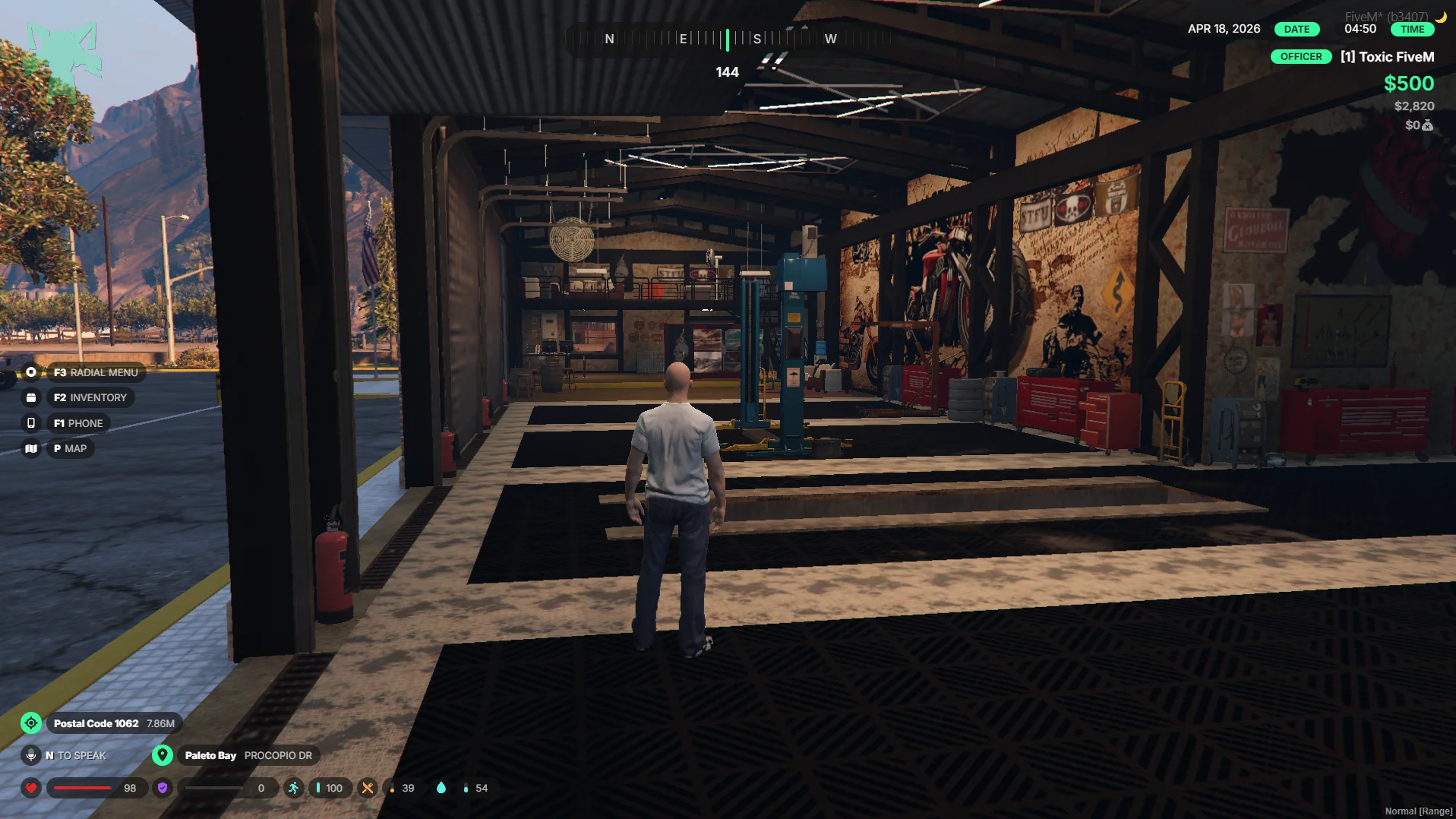
Task: Click the Postal Code crosshair icon
Action: 31,723
